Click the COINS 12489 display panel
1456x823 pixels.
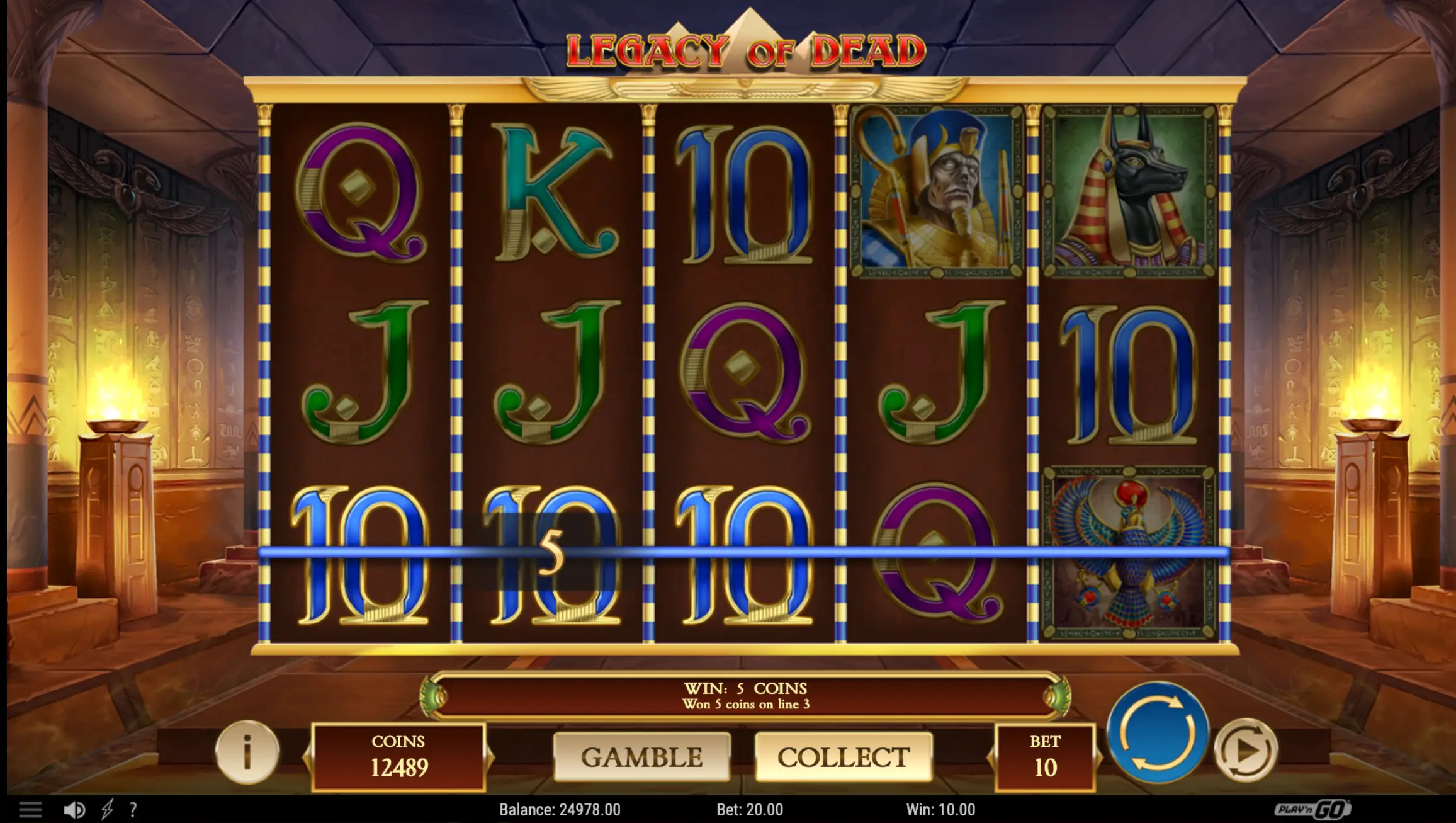401,758
